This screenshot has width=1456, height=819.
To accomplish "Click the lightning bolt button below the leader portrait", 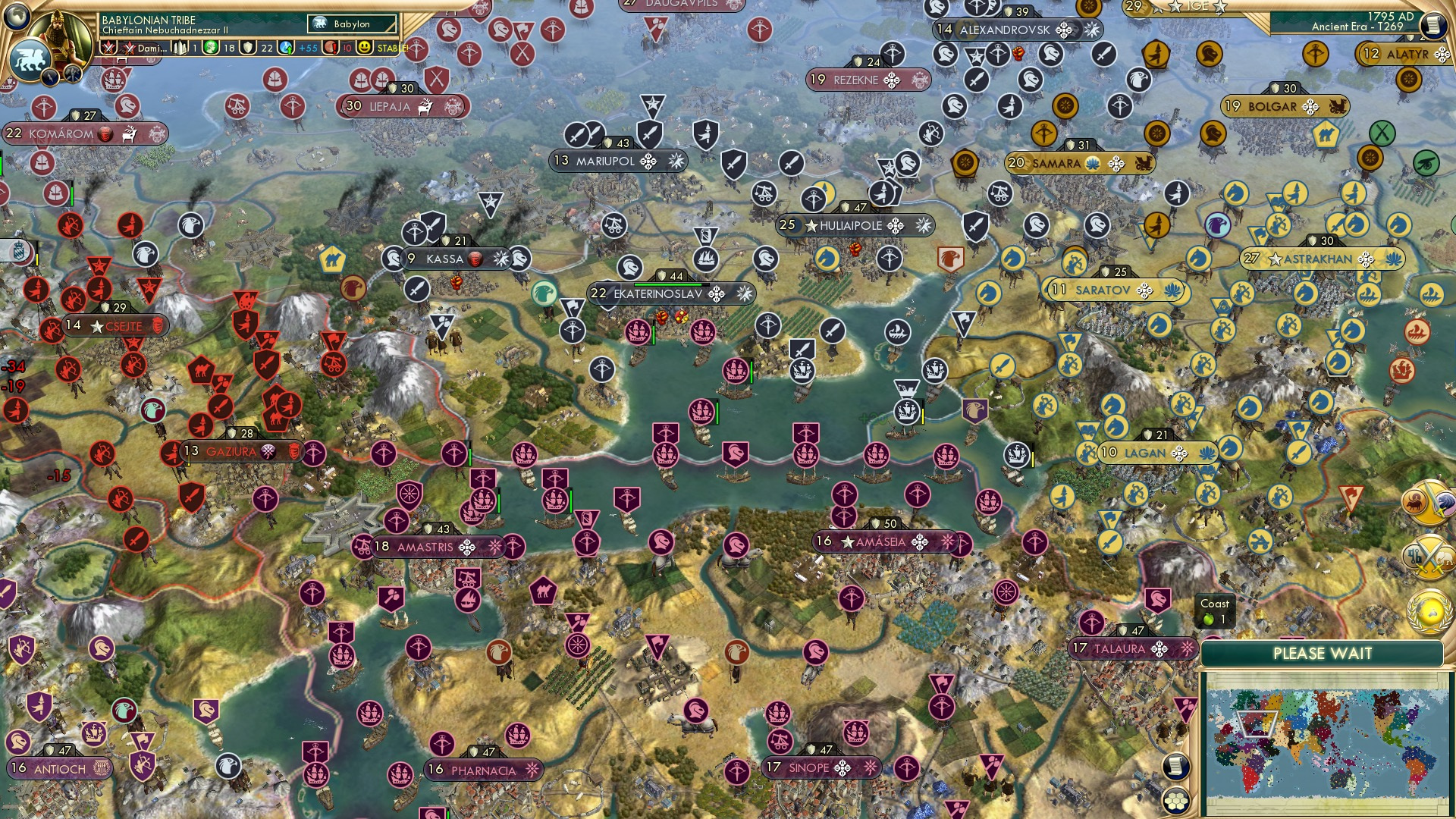I will tap(50, 75).
